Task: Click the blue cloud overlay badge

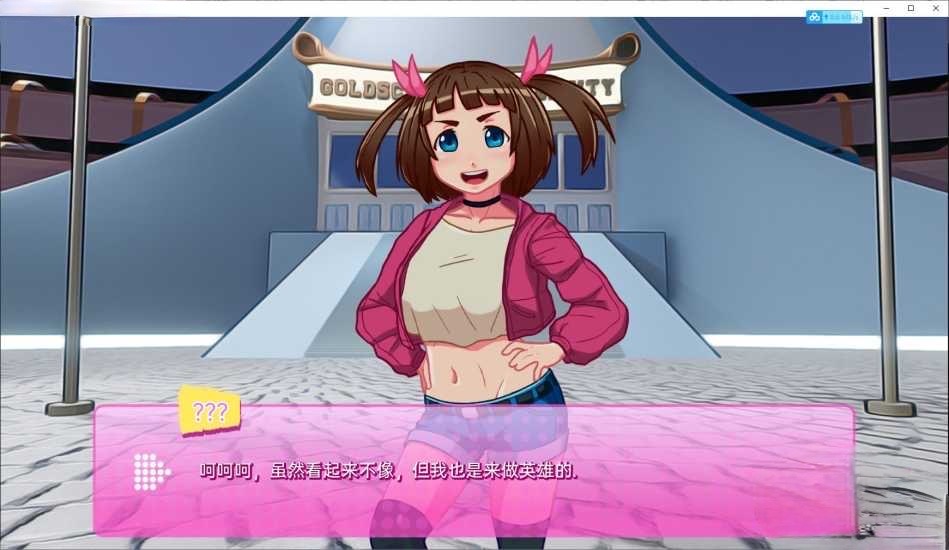Action: click(x=834, y=17)
